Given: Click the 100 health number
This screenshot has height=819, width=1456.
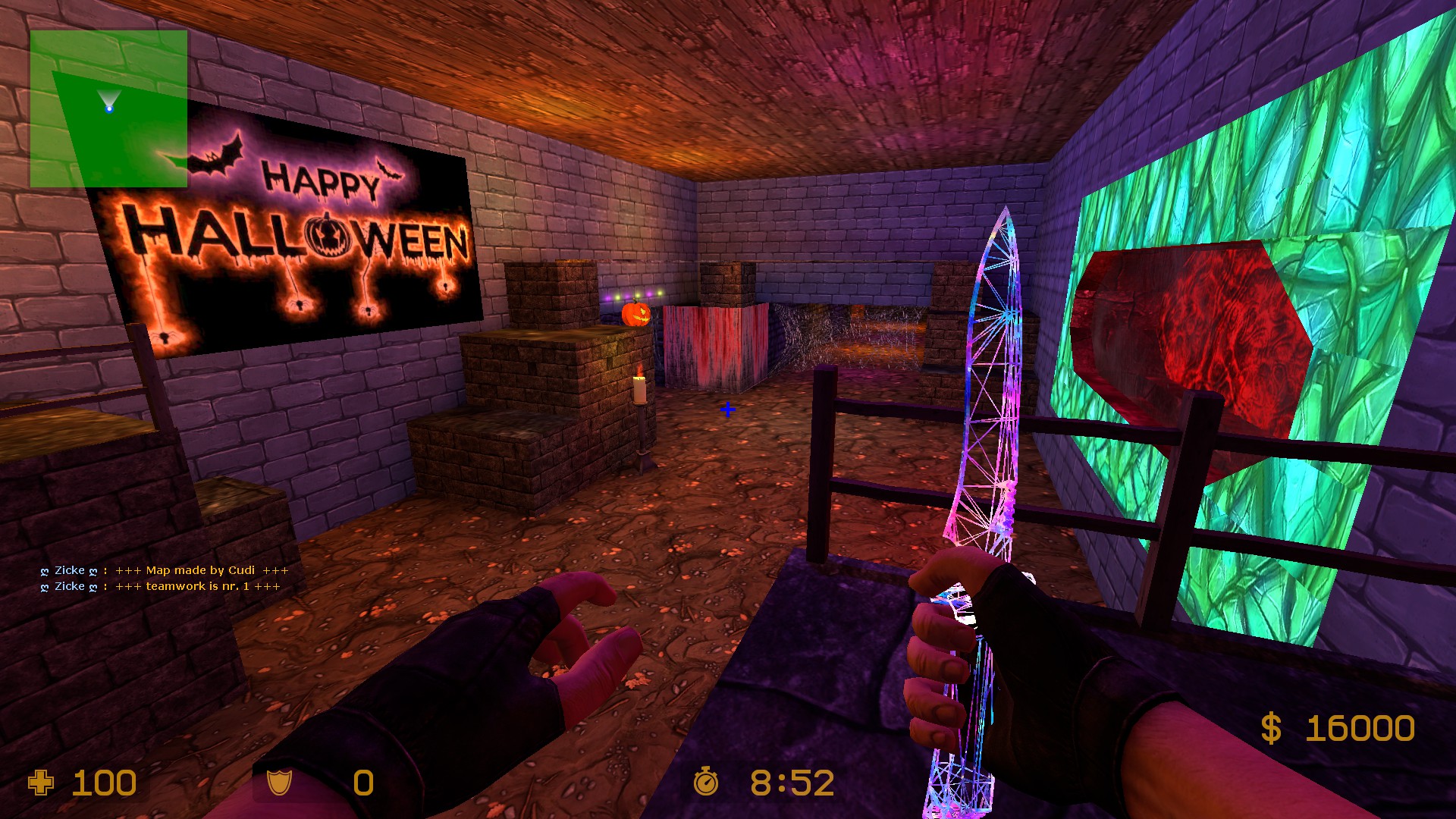Looking at the screenshot, I should 102,783.
